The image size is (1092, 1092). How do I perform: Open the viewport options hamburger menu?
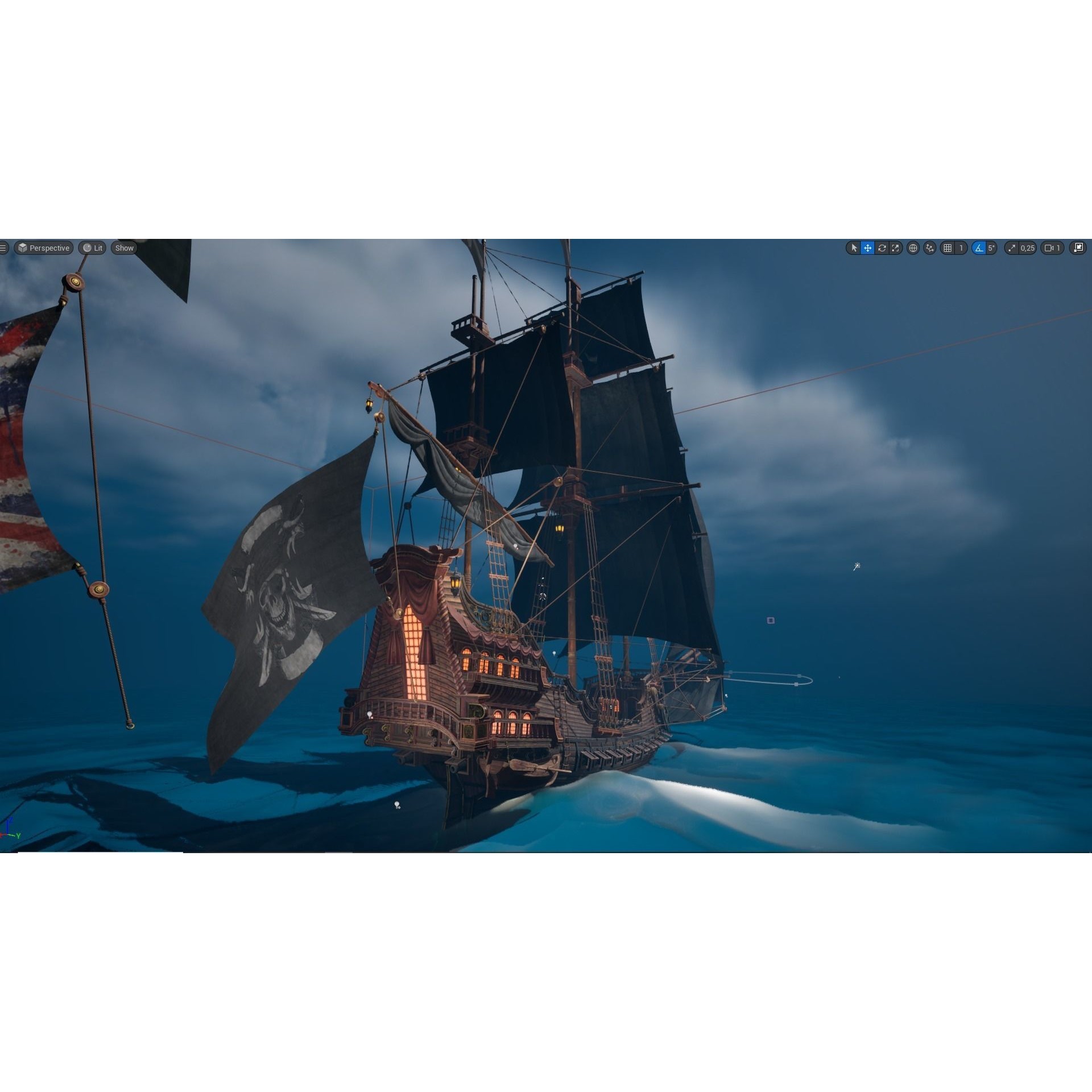(3, 248)
